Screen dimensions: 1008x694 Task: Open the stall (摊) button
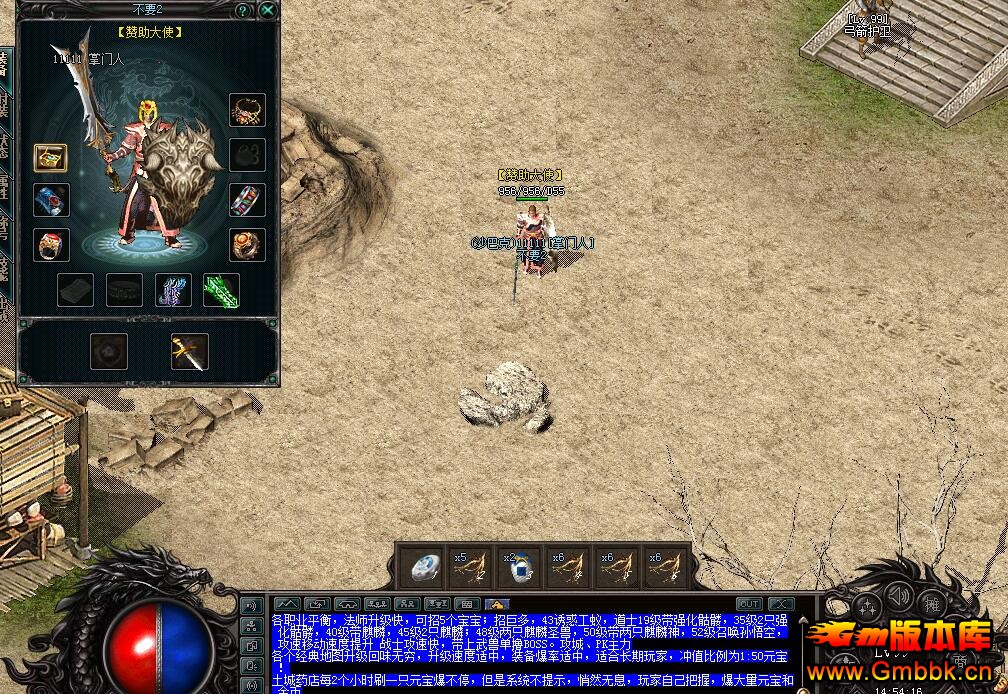pos(932,603)
